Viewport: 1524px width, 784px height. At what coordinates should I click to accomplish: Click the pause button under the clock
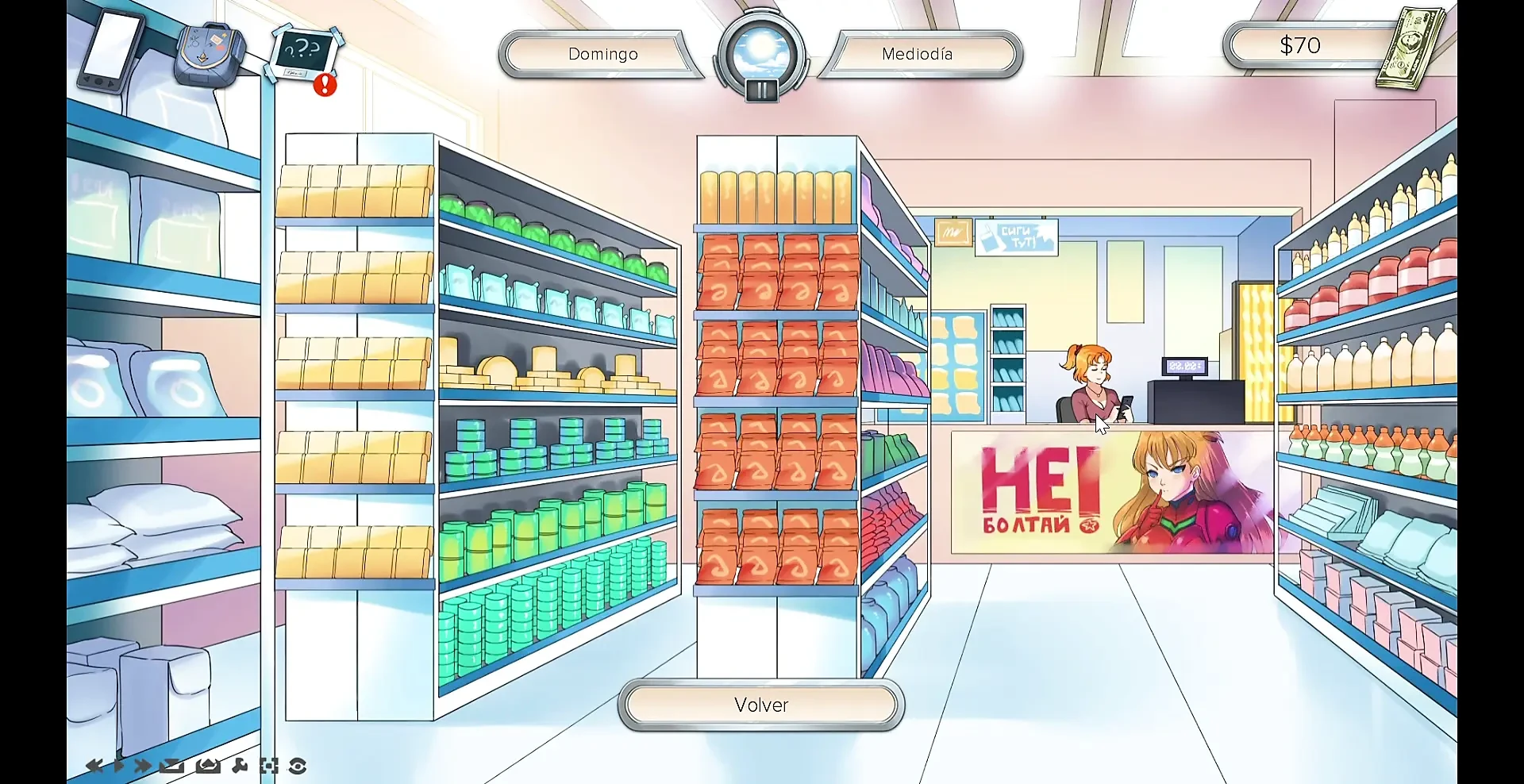pos(760,90)
